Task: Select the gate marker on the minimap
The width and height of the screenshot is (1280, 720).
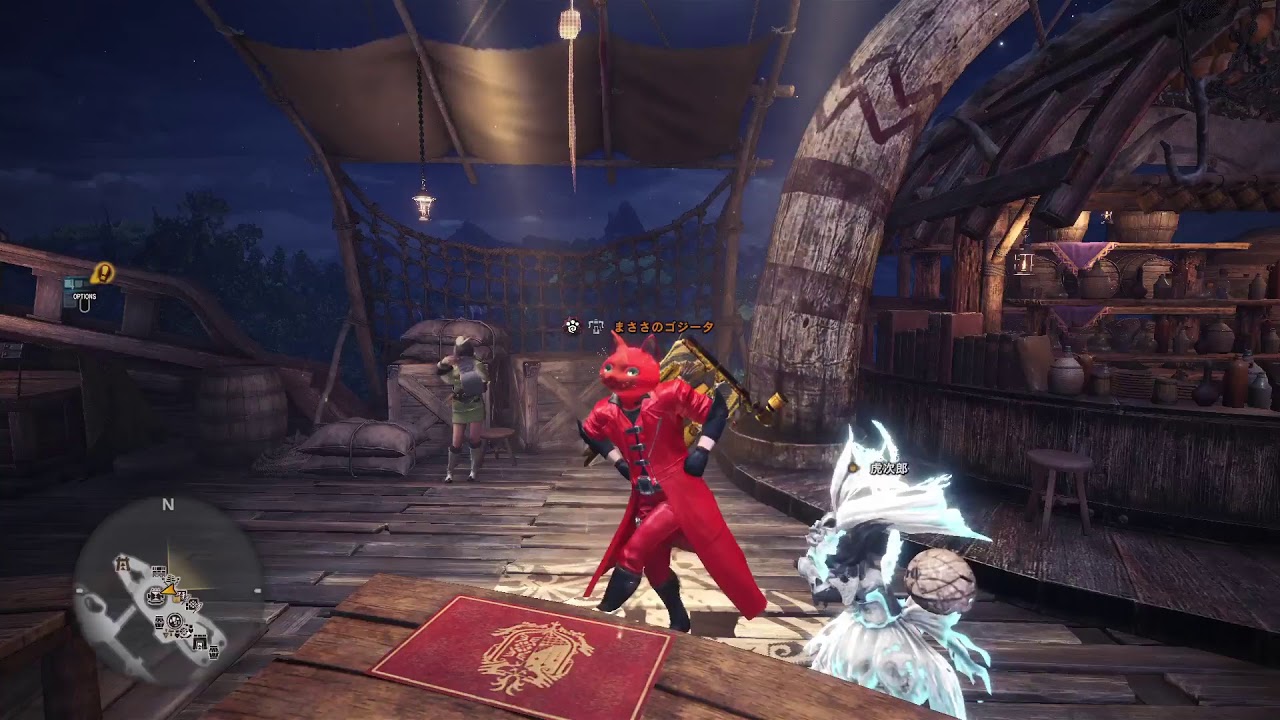Action: pos(123,562)
